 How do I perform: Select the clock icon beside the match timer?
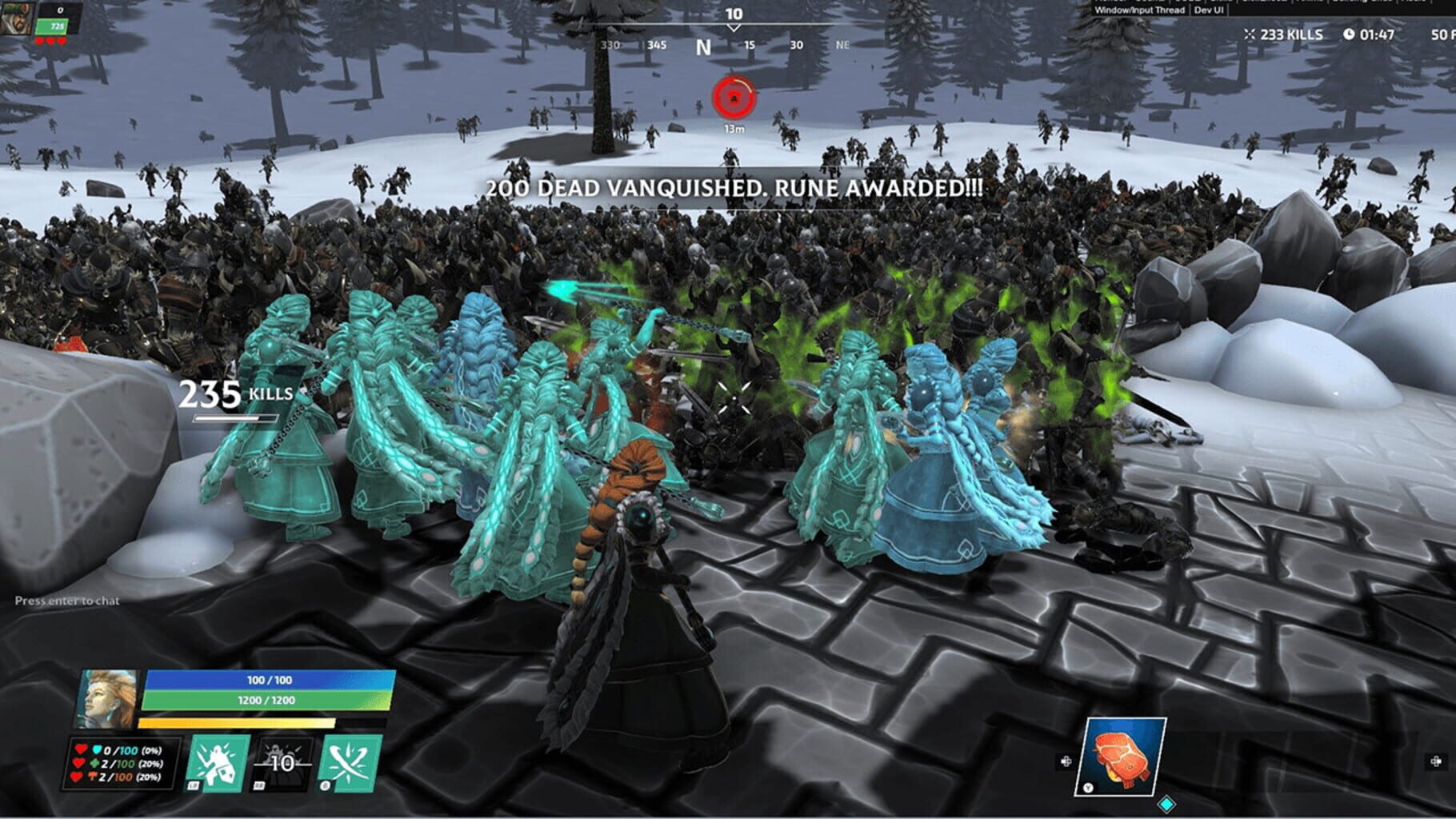click(1349, 34)
